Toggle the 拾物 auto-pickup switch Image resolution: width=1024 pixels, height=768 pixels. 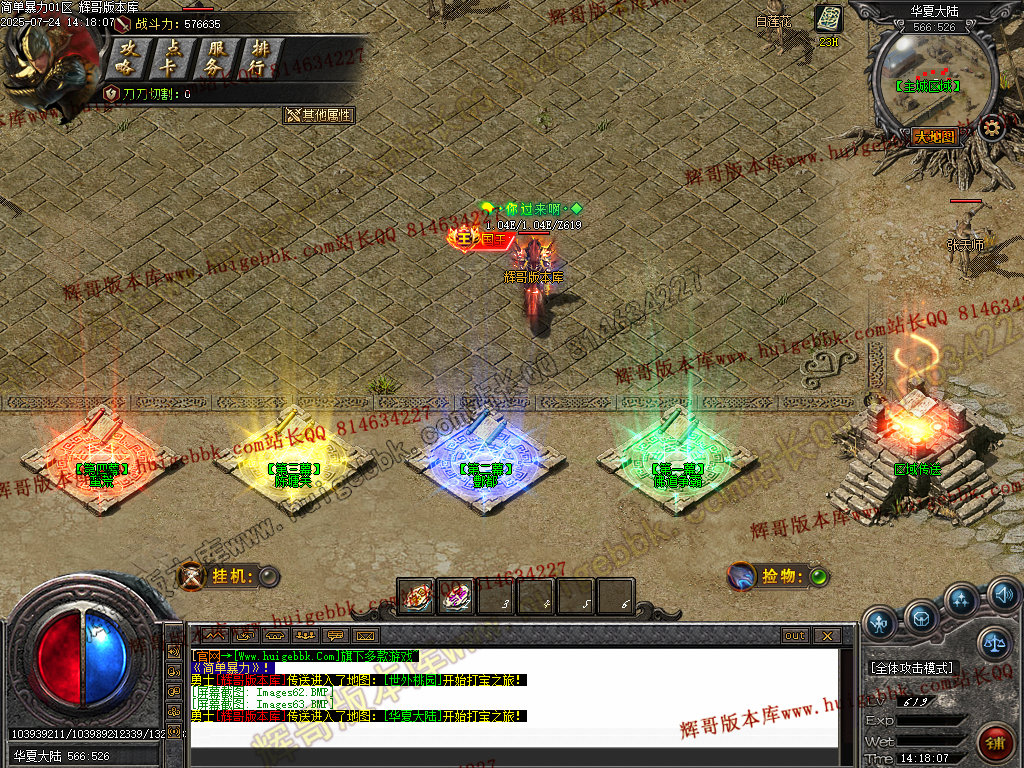(818, 576)
